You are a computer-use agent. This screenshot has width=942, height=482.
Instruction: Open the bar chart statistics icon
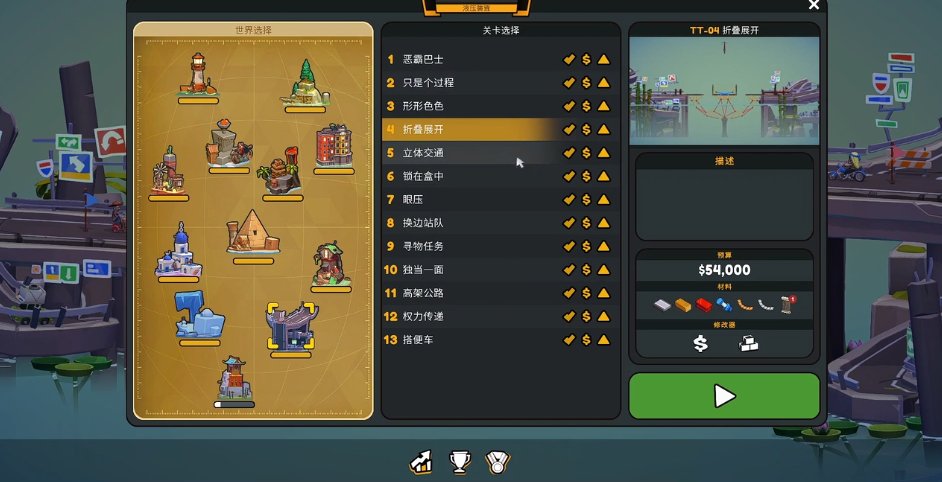click(x=422, y=462)
